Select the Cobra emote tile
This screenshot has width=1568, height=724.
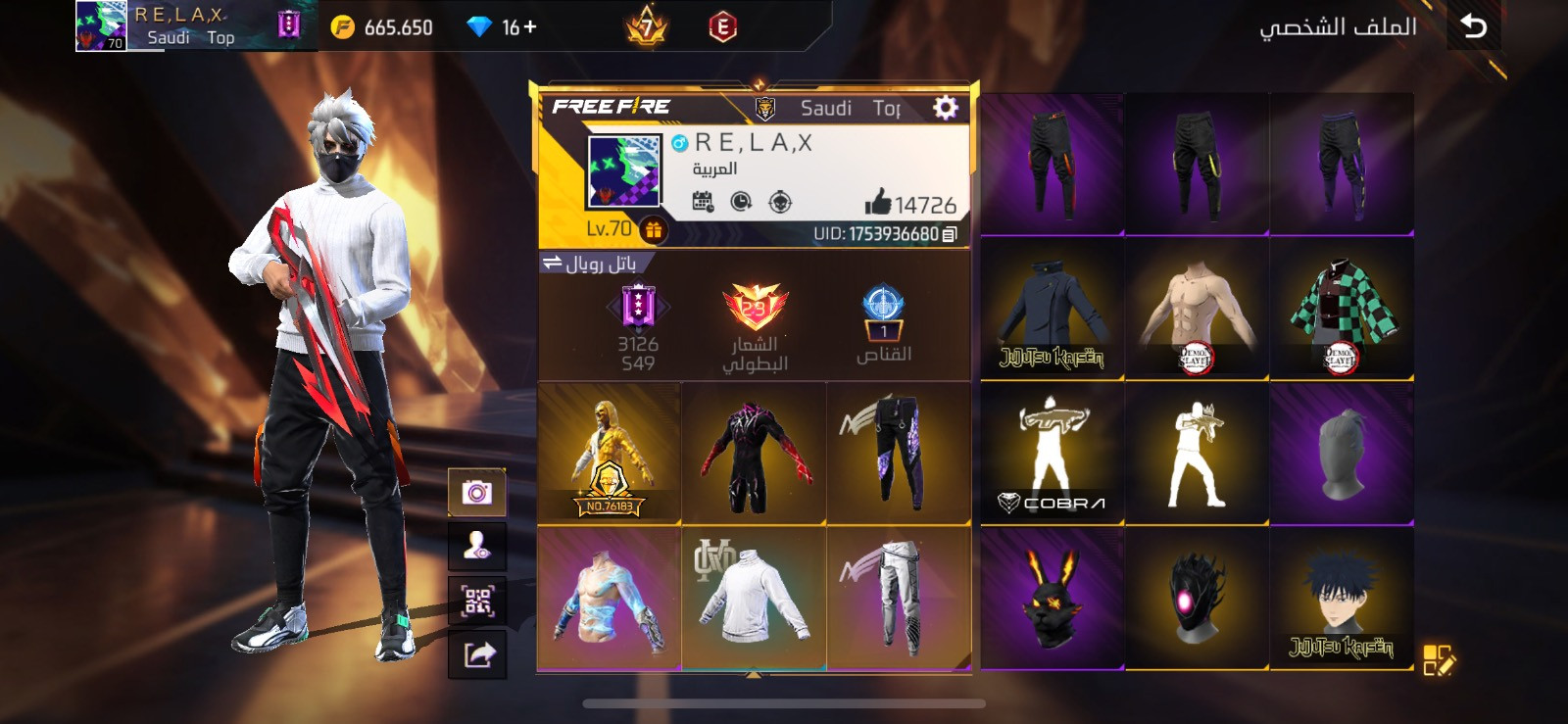tap(1052, 455)
